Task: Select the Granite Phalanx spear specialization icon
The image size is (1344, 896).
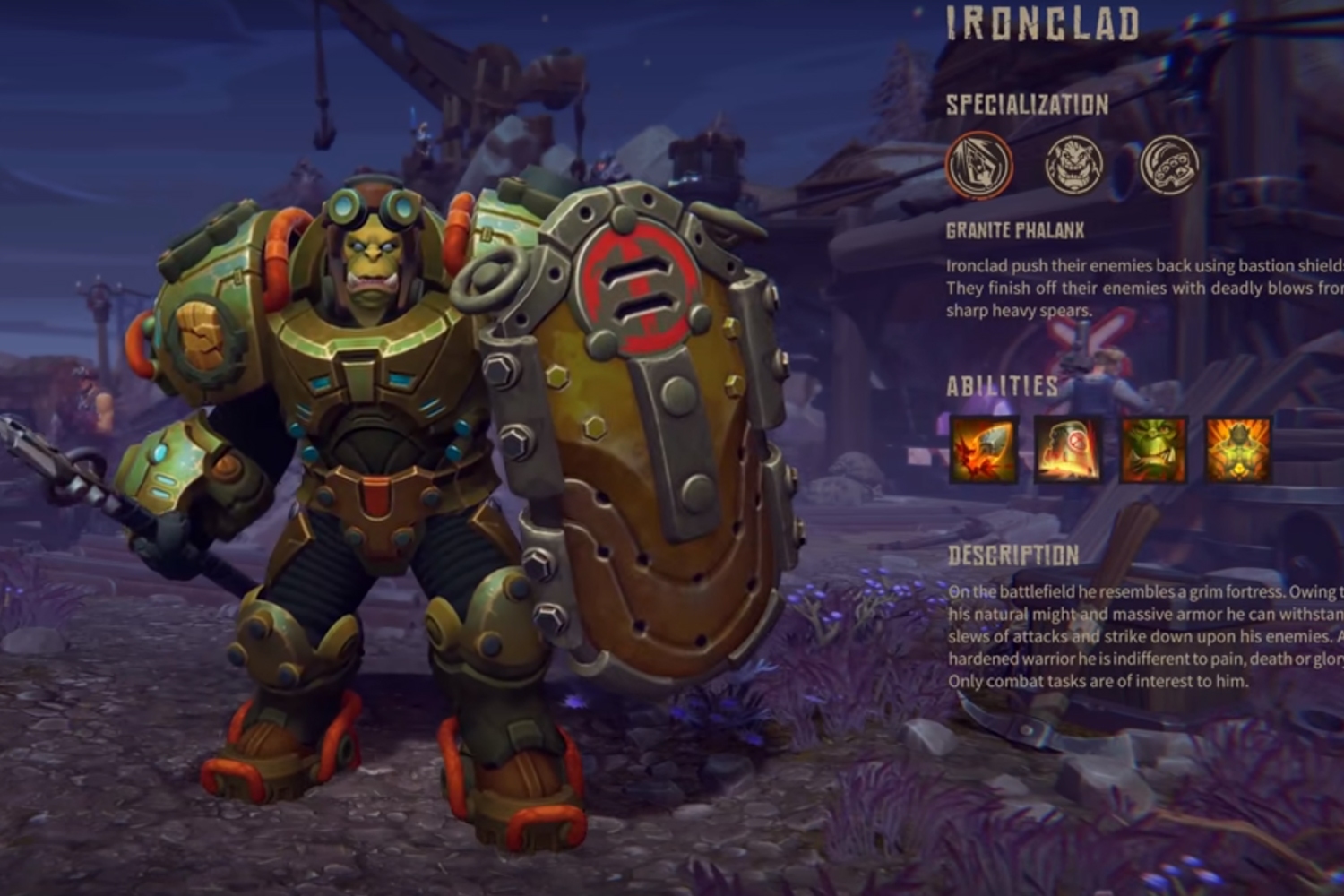Action: 979,166
